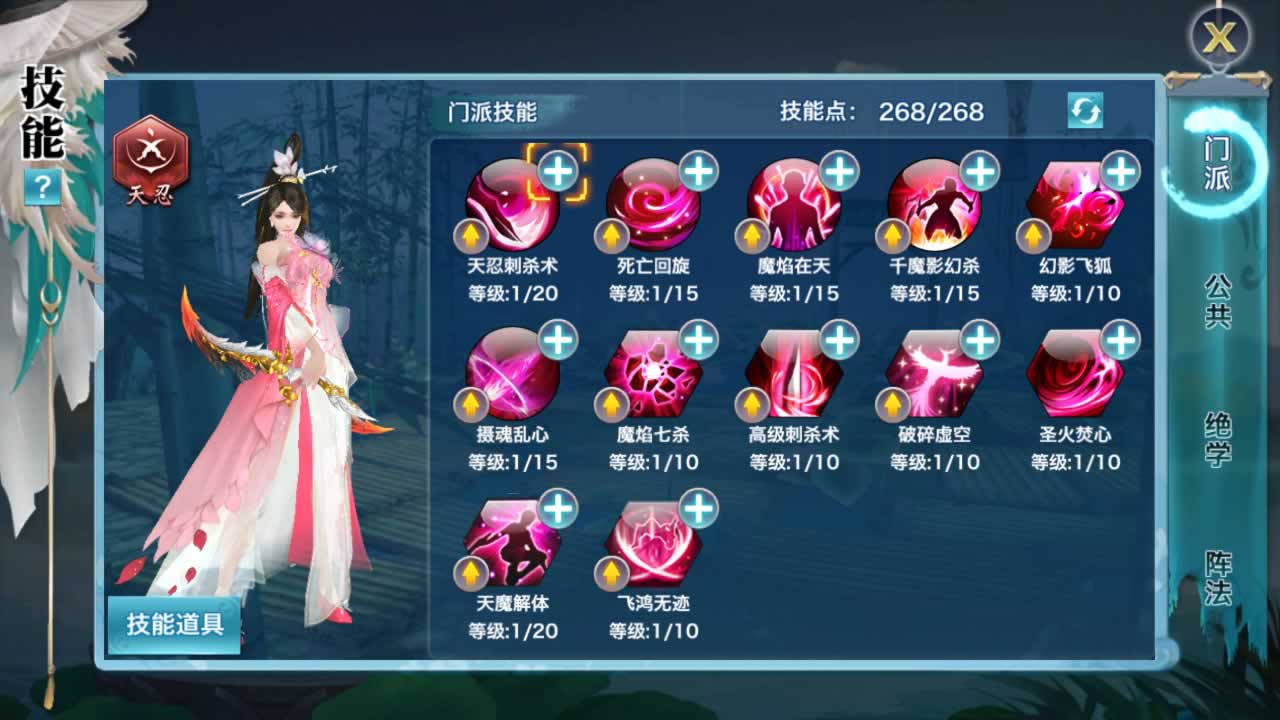The width and height of the screenshot is (1280, 720).
Task: Click the question mark help button
Action: [x=42, y=186]
